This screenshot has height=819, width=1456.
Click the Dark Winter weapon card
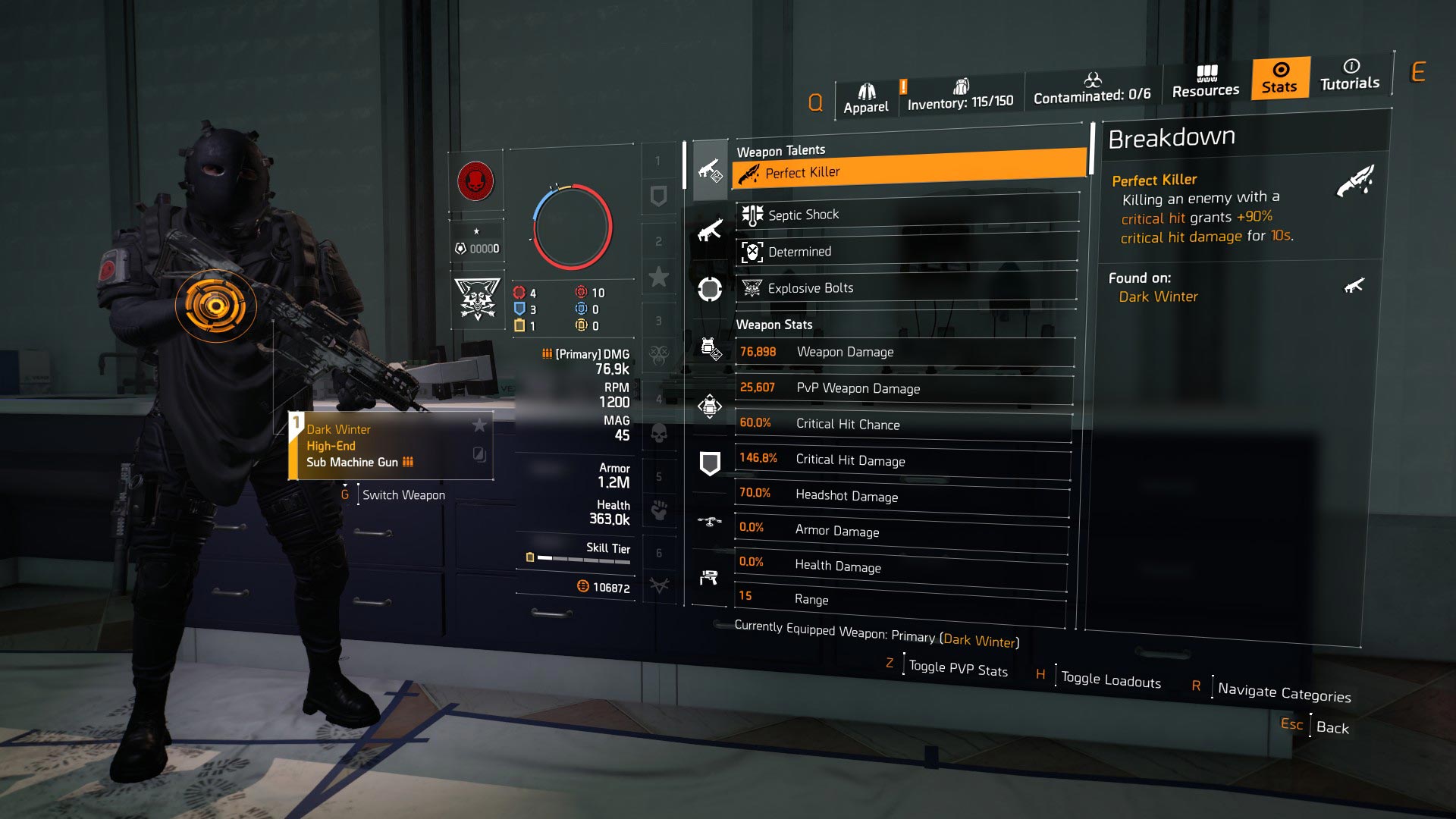(391, 446)
